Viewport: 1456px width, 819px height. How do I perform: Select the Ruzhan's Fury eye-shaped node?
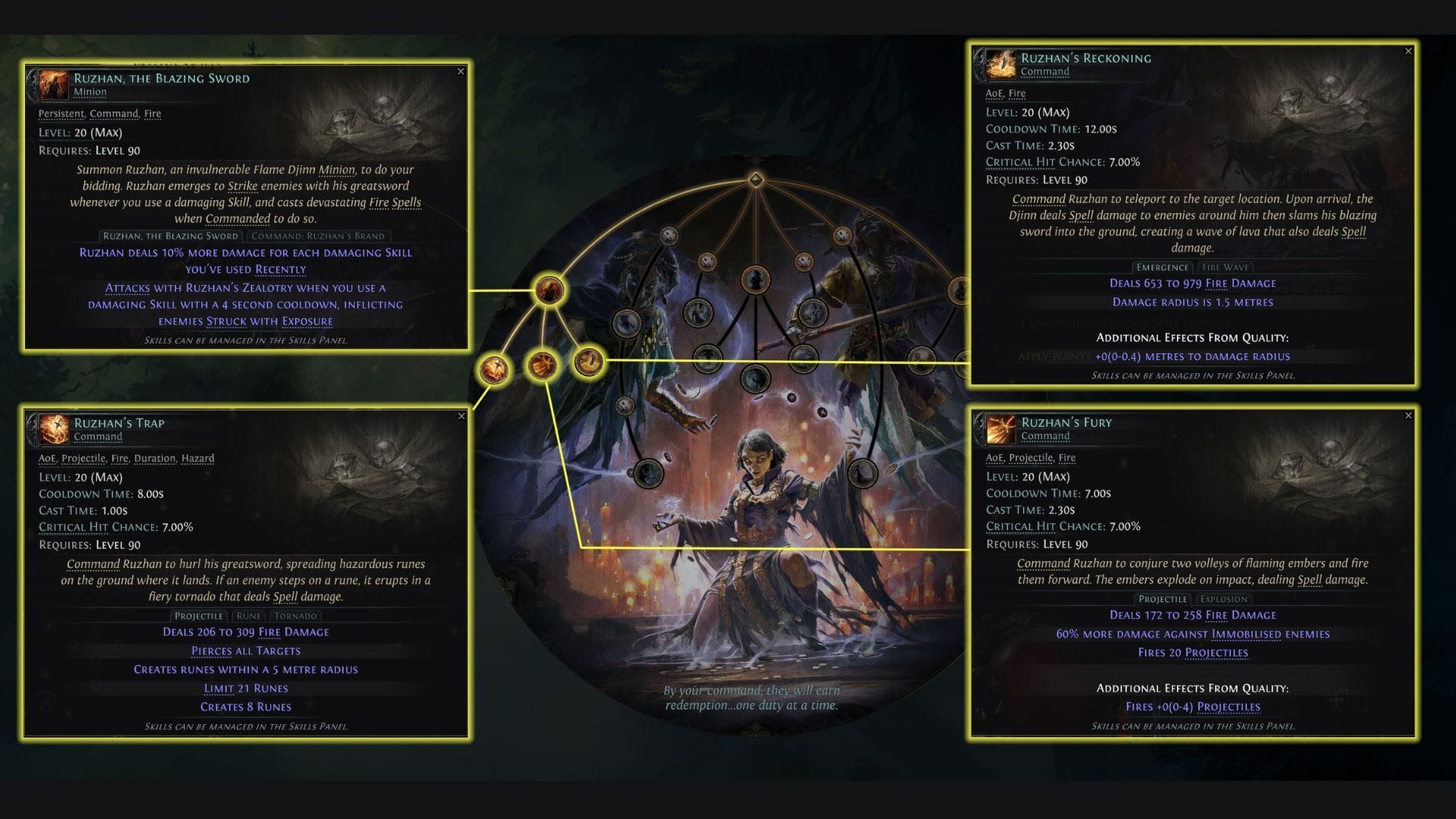coord(544,365)
